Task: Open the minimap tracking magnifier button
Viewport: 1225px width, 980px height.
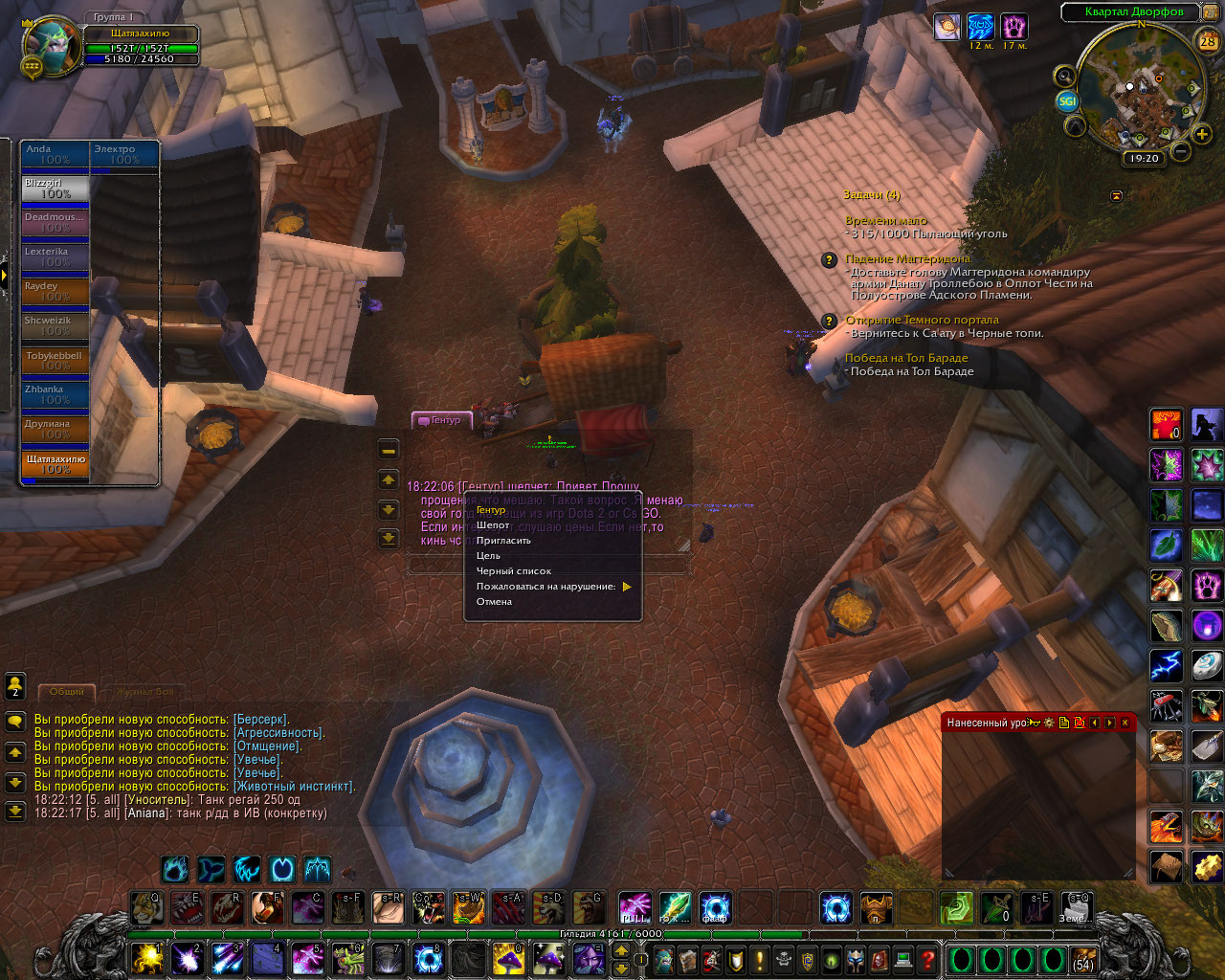Action: [1064, 76]
